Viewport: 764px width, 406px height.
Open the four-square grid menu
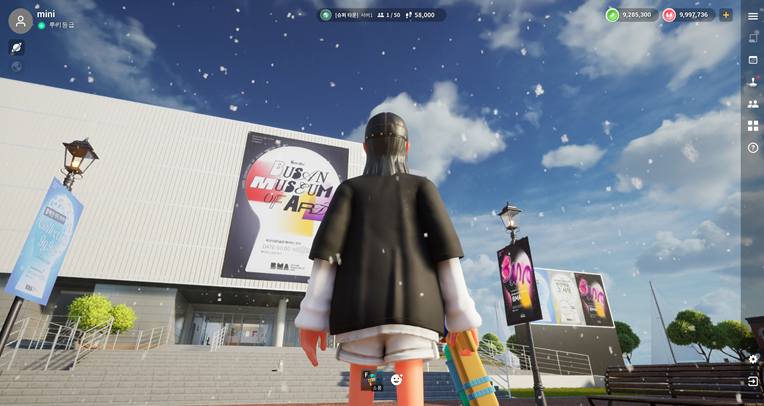click(x=753, y=126)
